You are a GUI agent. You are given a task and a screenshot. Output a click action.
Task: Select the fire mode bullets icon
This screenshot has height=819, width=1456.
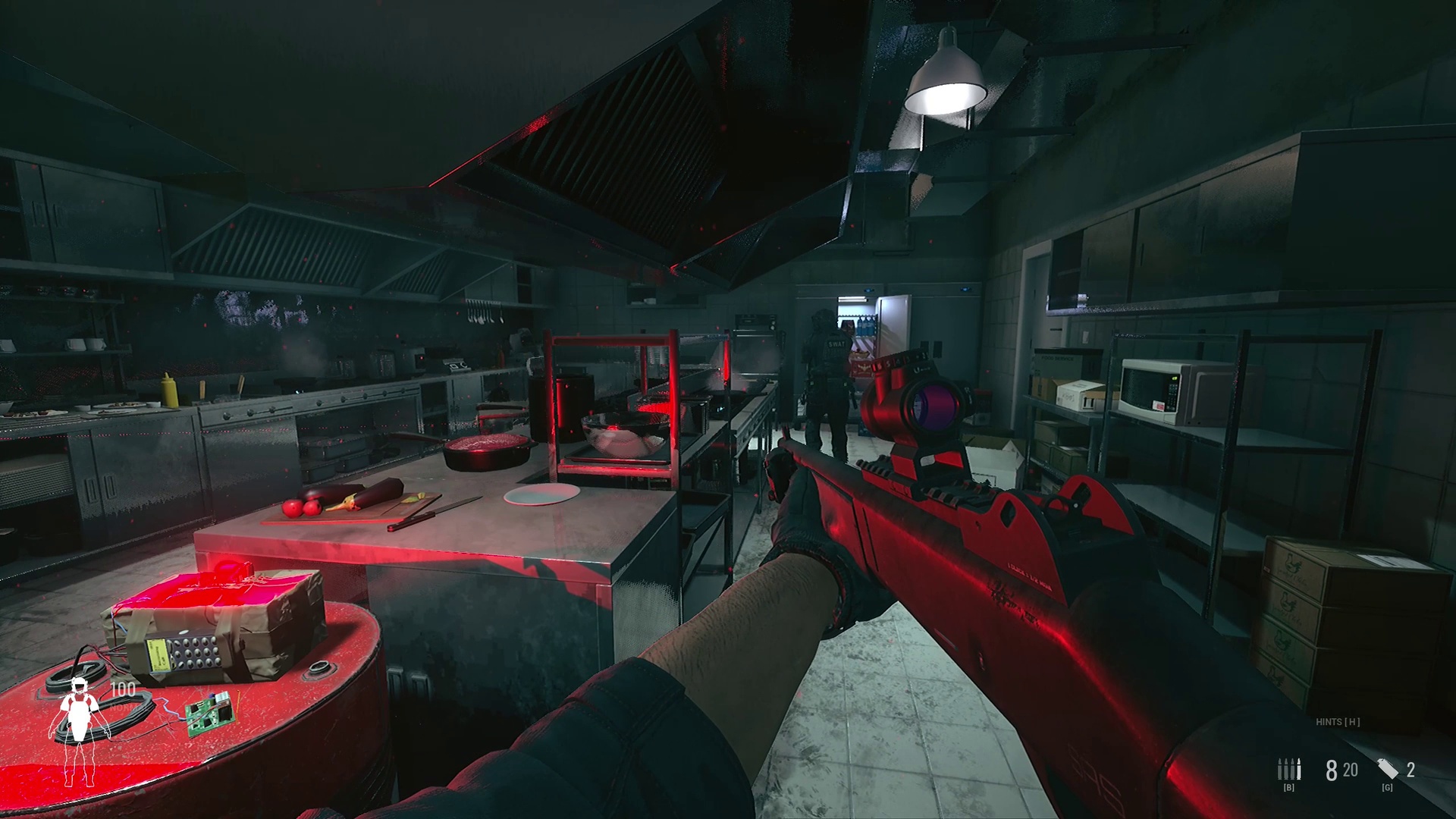point(1288,769)
